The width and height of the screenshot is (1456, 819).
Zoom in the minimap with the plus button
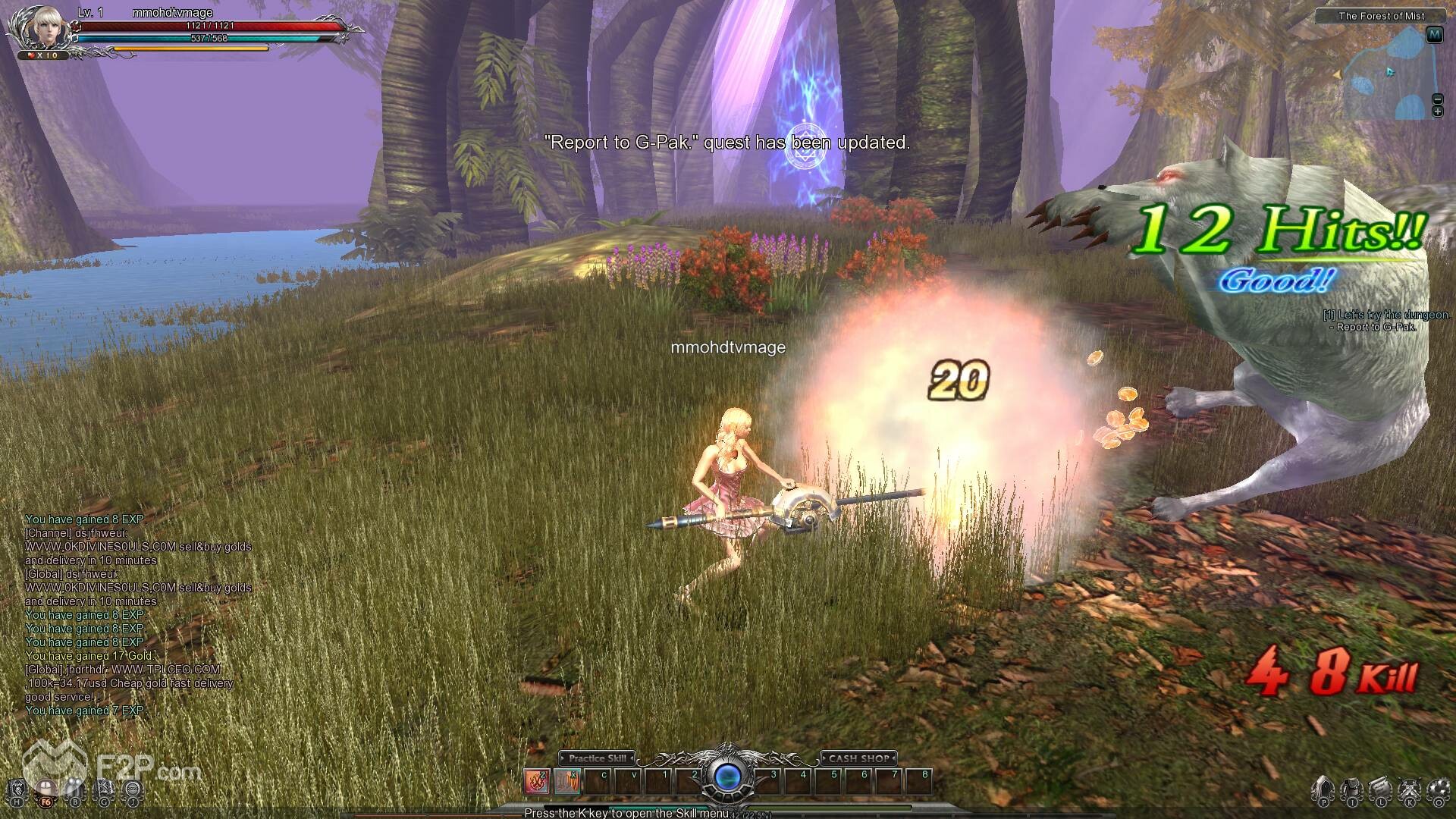click(1437, 111)
